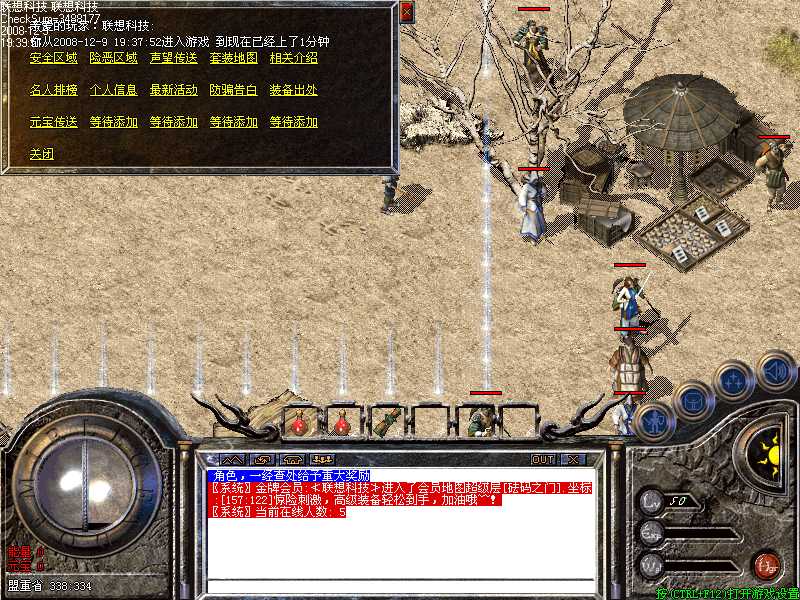This screenshot has width=800, height=600.
Task: Open the bag inventory round button
Action: [x=692, y=400]
